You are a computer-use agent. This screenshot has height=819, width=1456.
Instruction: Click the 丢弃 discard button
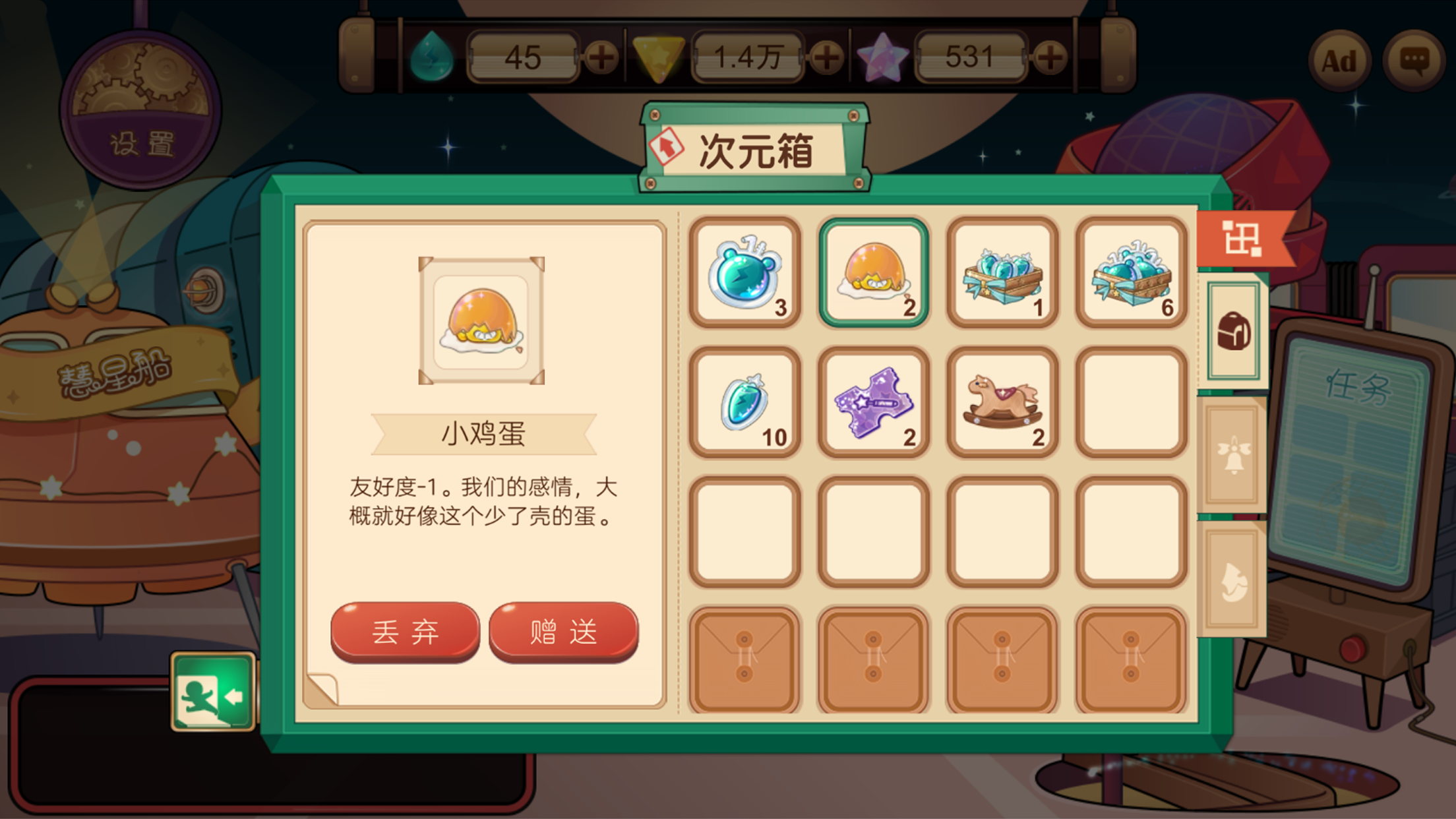404,631
